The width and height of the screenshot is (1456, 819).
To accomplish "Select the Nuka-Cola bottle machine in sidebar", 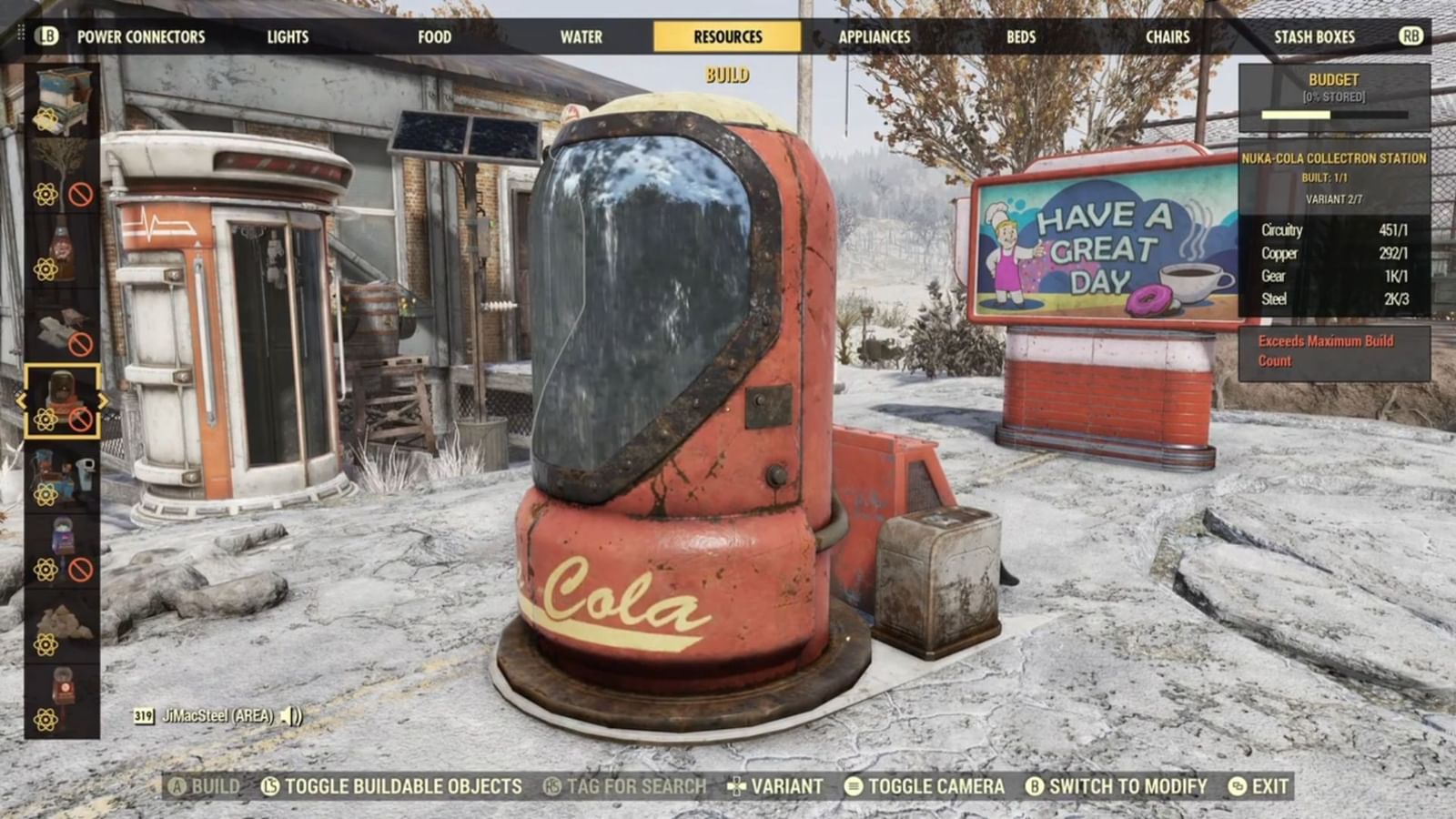I will pos(61,250).
